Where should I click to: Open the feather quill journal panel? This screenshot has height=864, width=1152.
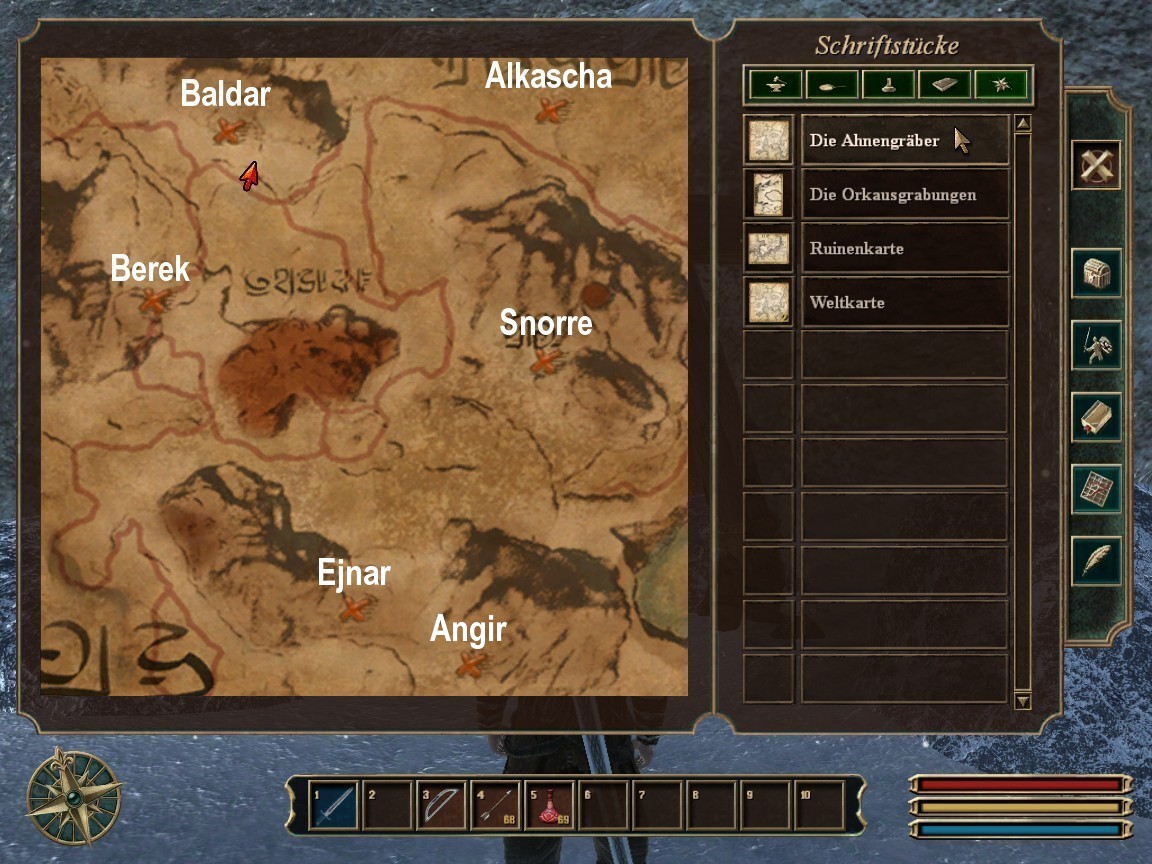1096,561
